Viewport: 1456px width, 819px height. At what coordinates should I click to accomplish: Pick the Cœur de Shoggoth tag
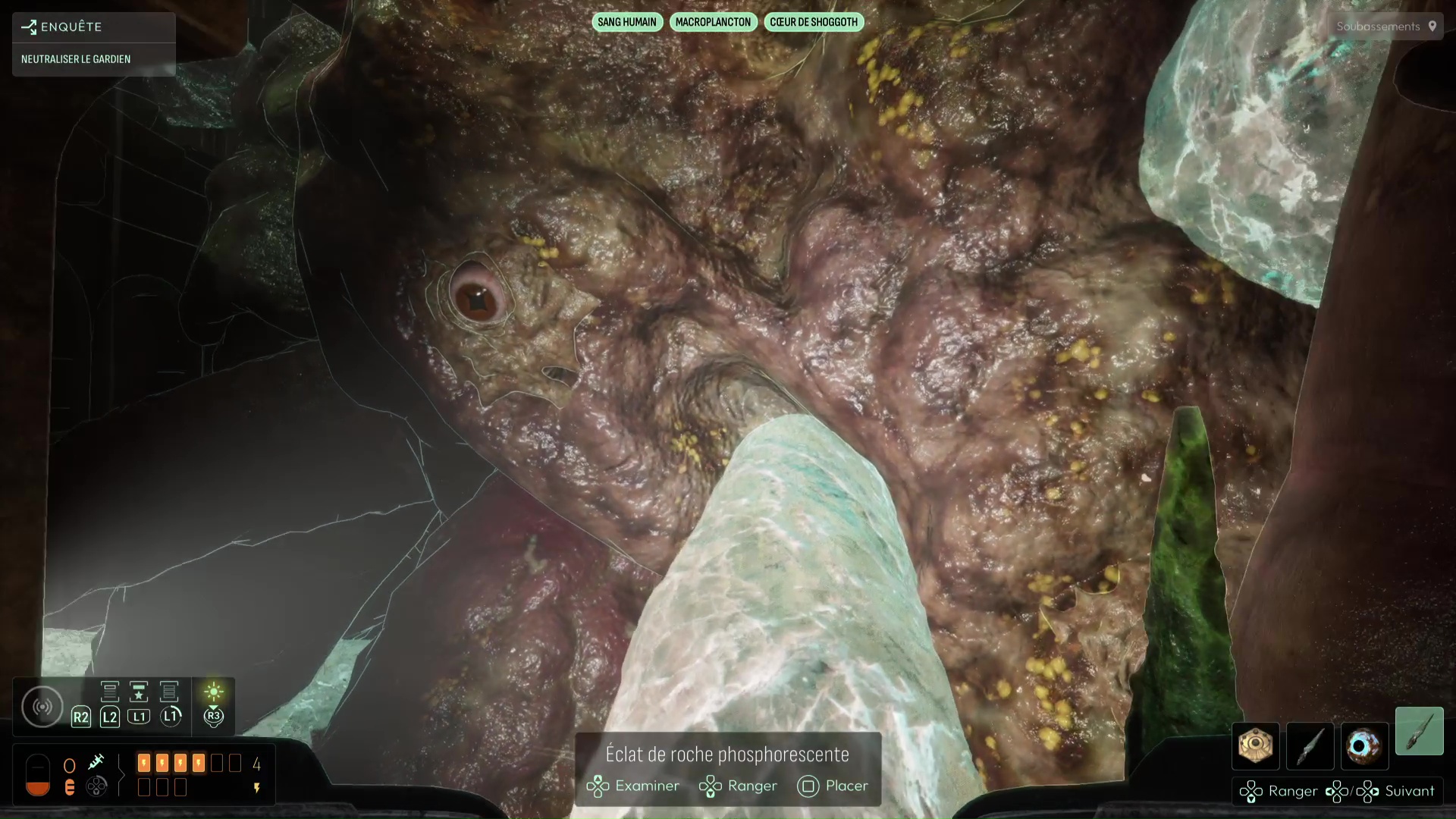[x=813, y=22]
